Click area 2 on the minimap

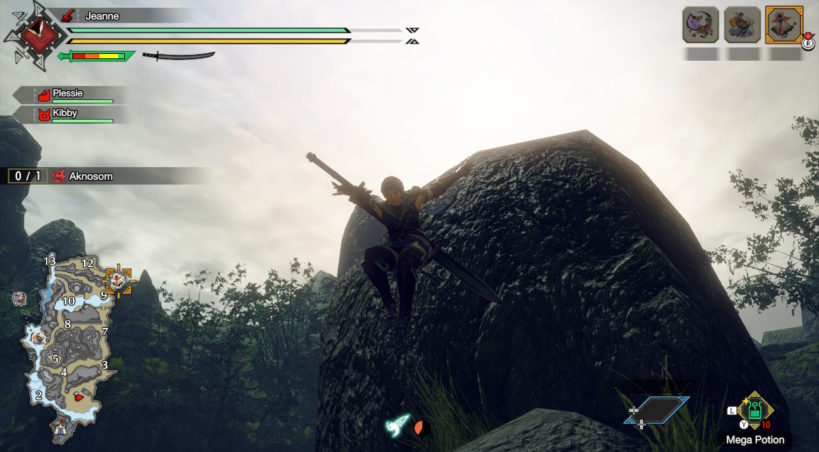(x=38, y=395)
